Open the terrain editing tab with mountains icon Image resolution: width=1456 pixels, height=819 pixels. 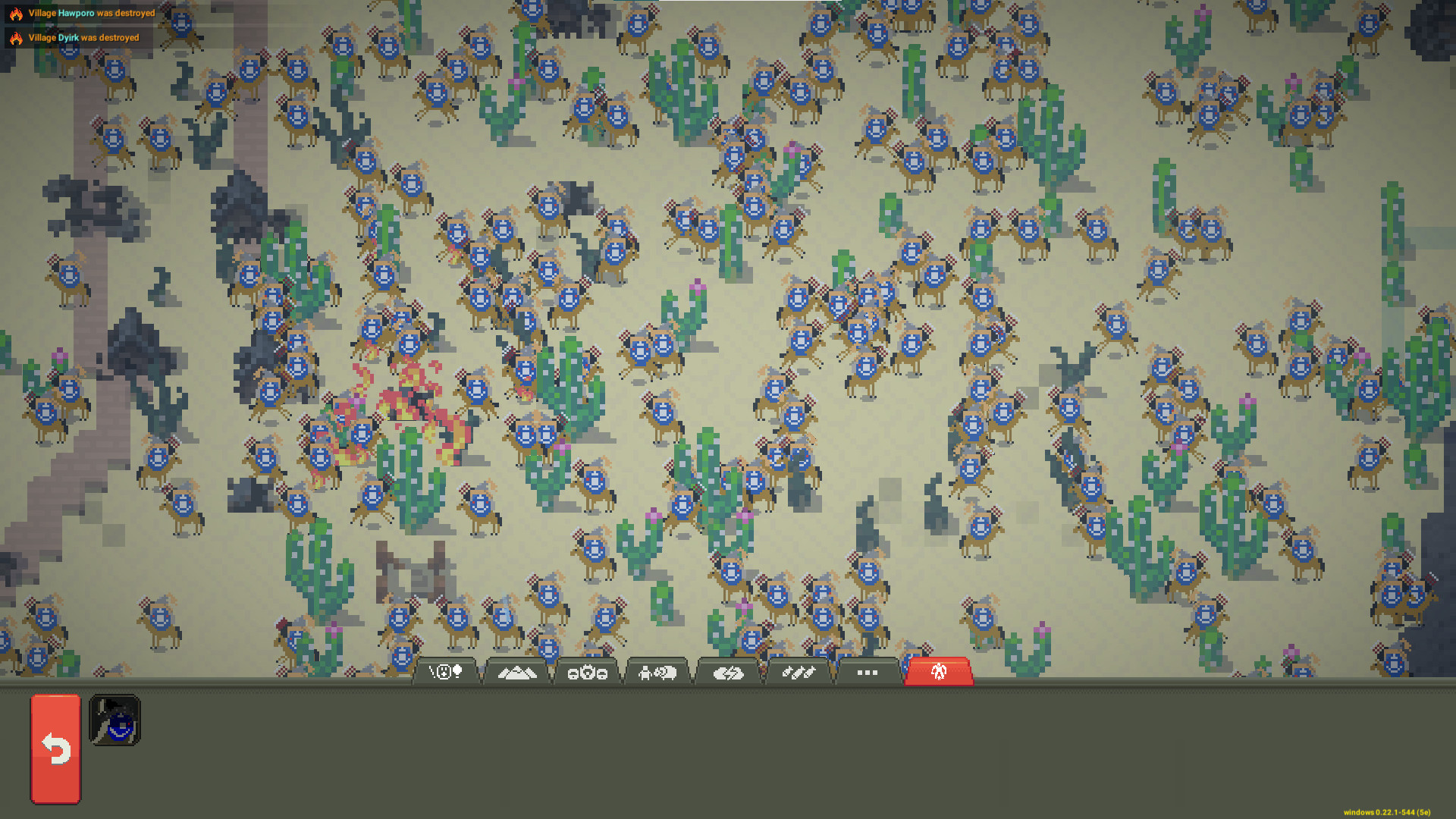pos(518,672)
